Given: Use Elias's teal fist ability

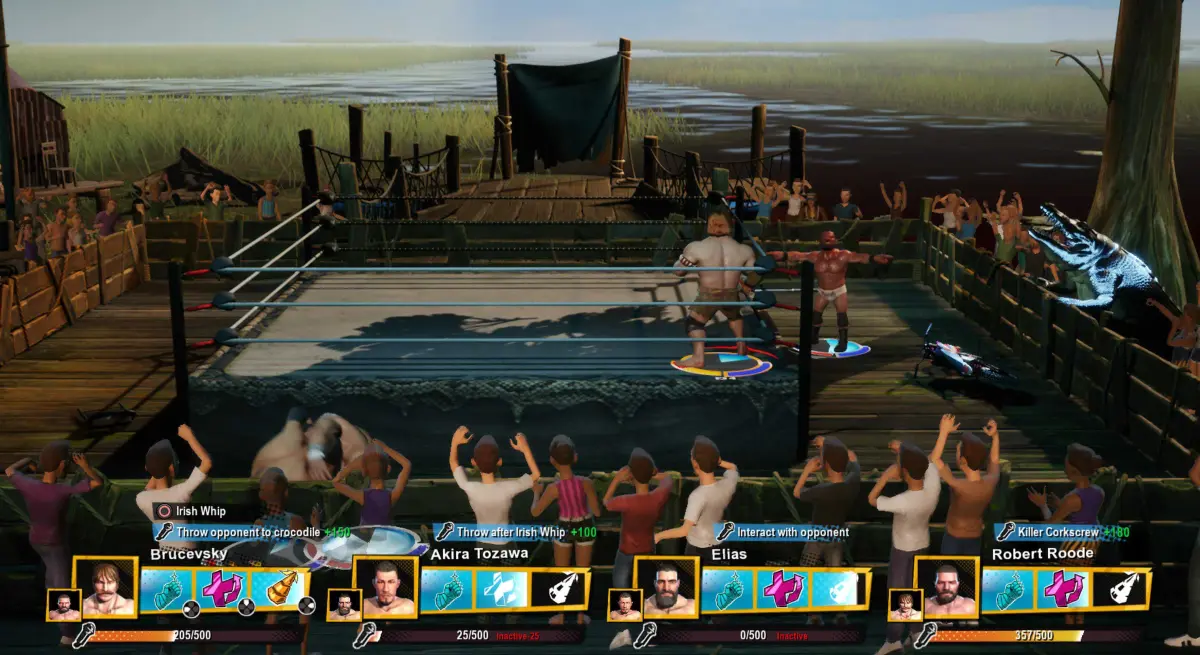Looking at the screenshot, I should (x=728, y=590).
